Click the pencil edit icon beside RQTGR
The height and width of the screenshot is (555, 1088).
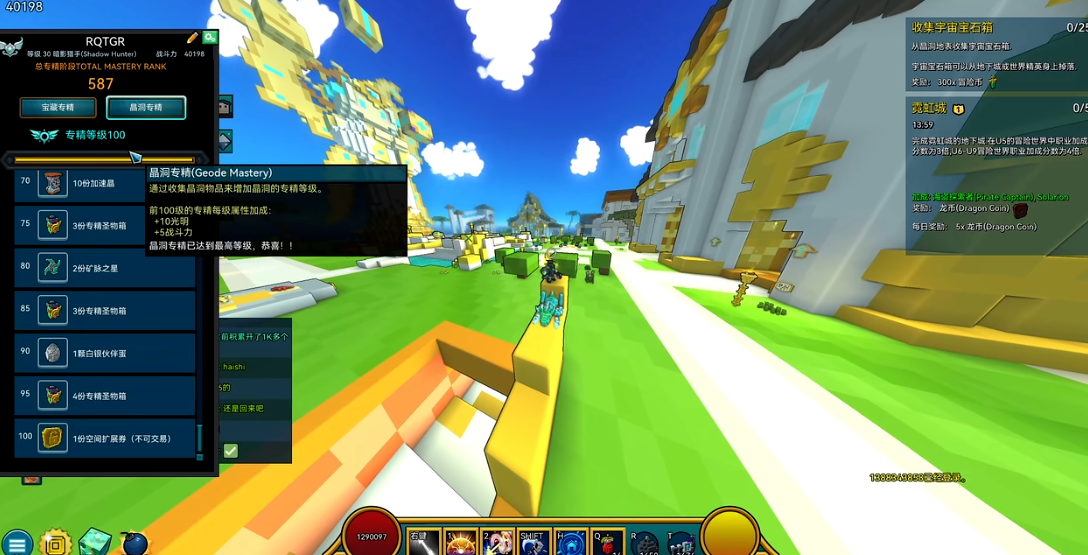pyautogui.click(x=192, y=38)
